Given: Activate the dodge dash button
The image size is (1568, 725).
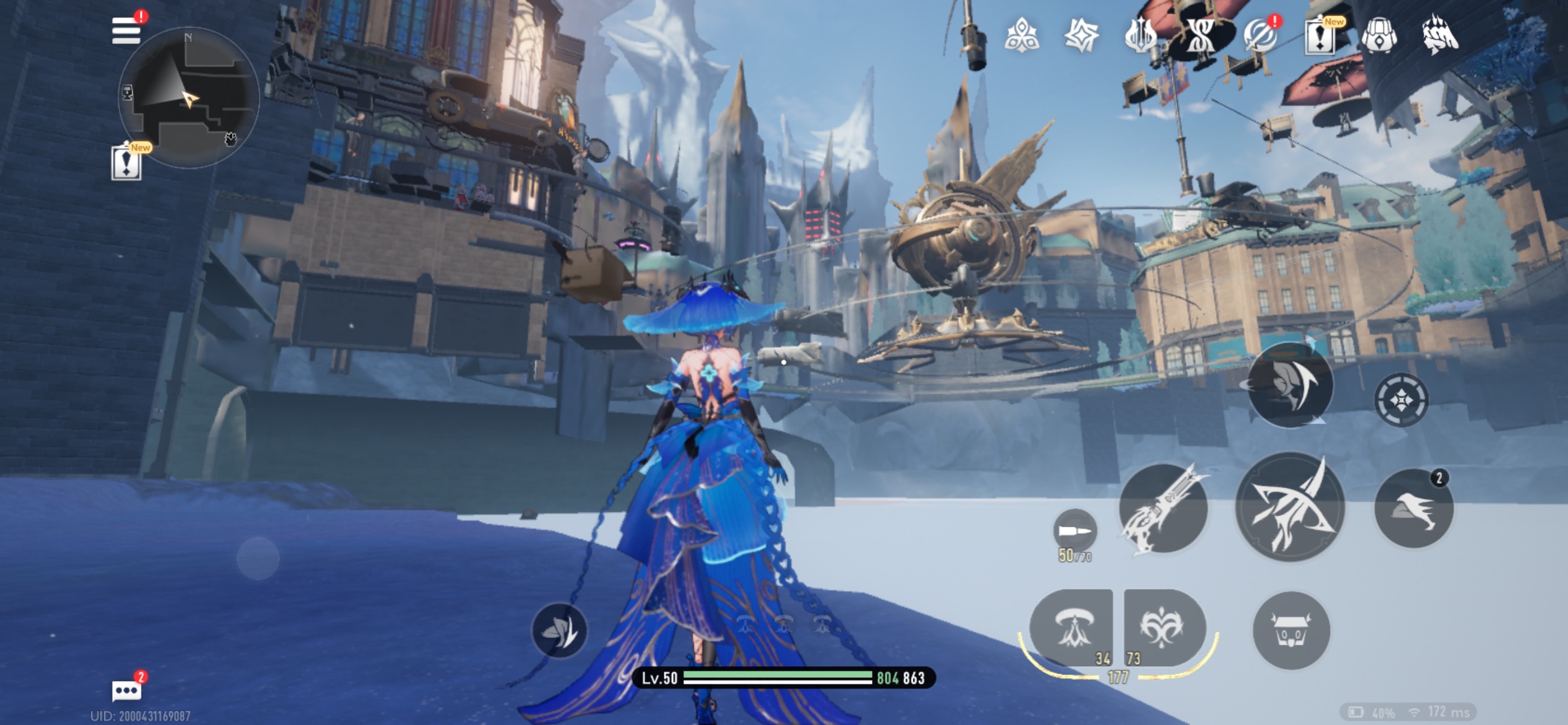Looking at the screenshot, I should click(1413, 508).
